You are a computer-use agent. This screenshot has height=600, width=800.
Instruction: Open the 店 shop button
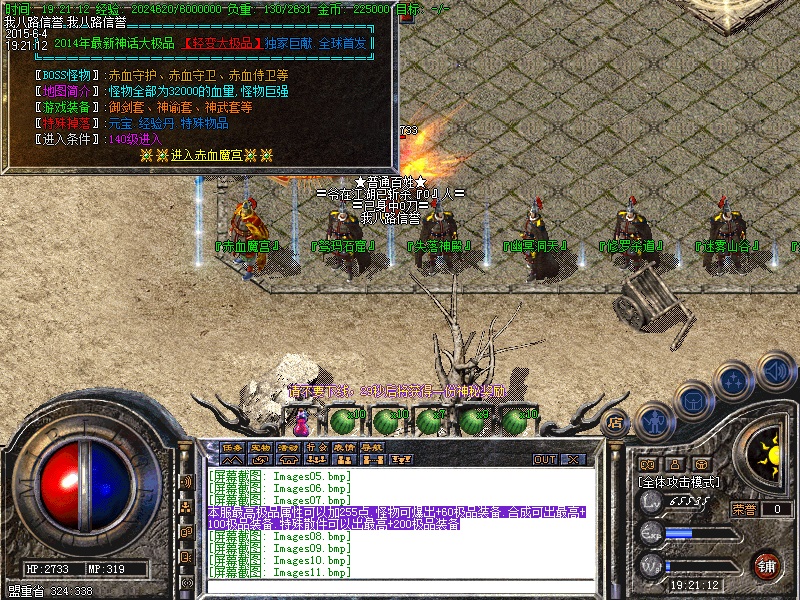[616, 423]
